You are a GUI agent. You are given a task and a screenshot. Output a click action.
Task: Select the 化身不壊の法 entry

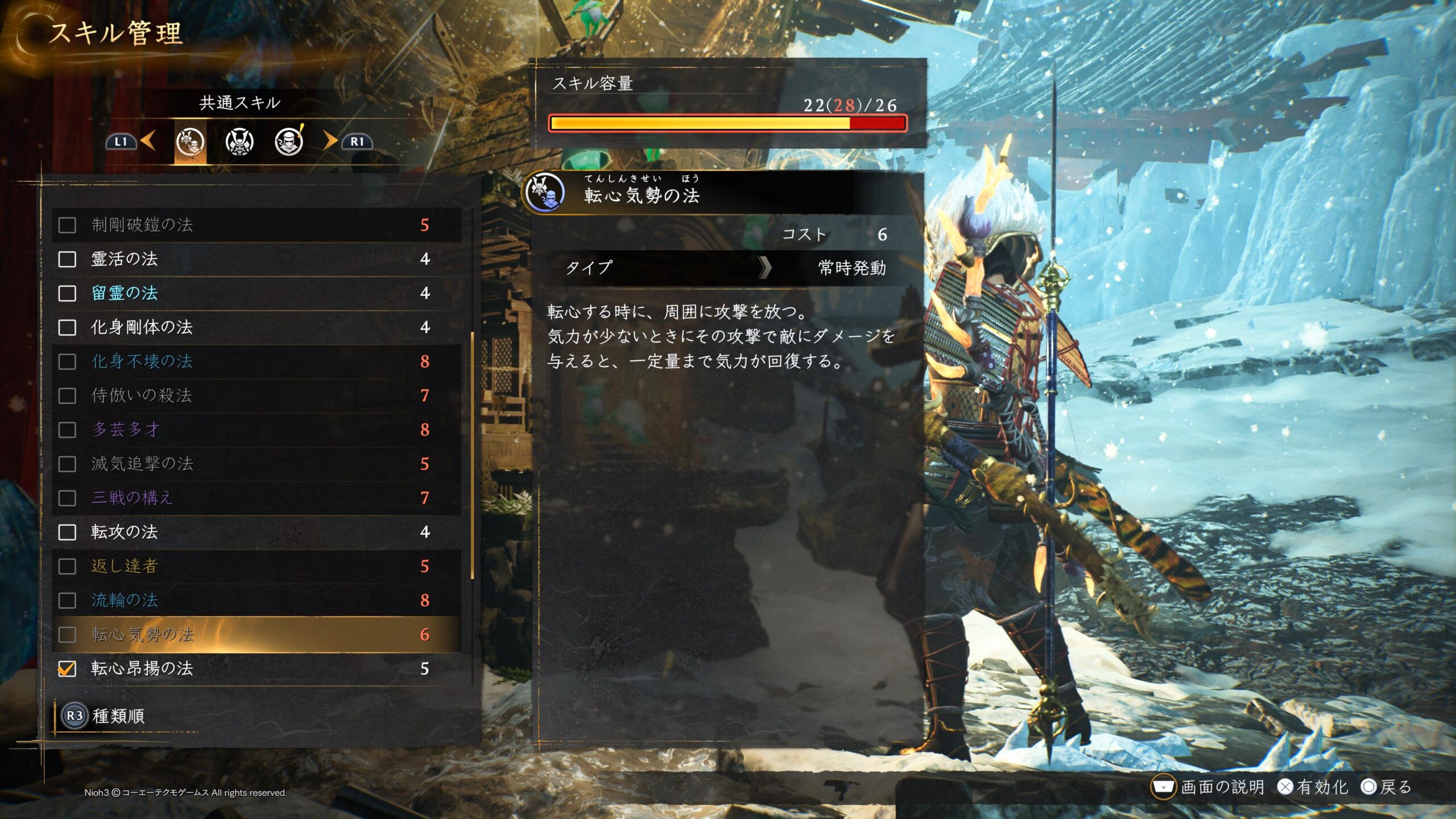click(256, 362)
